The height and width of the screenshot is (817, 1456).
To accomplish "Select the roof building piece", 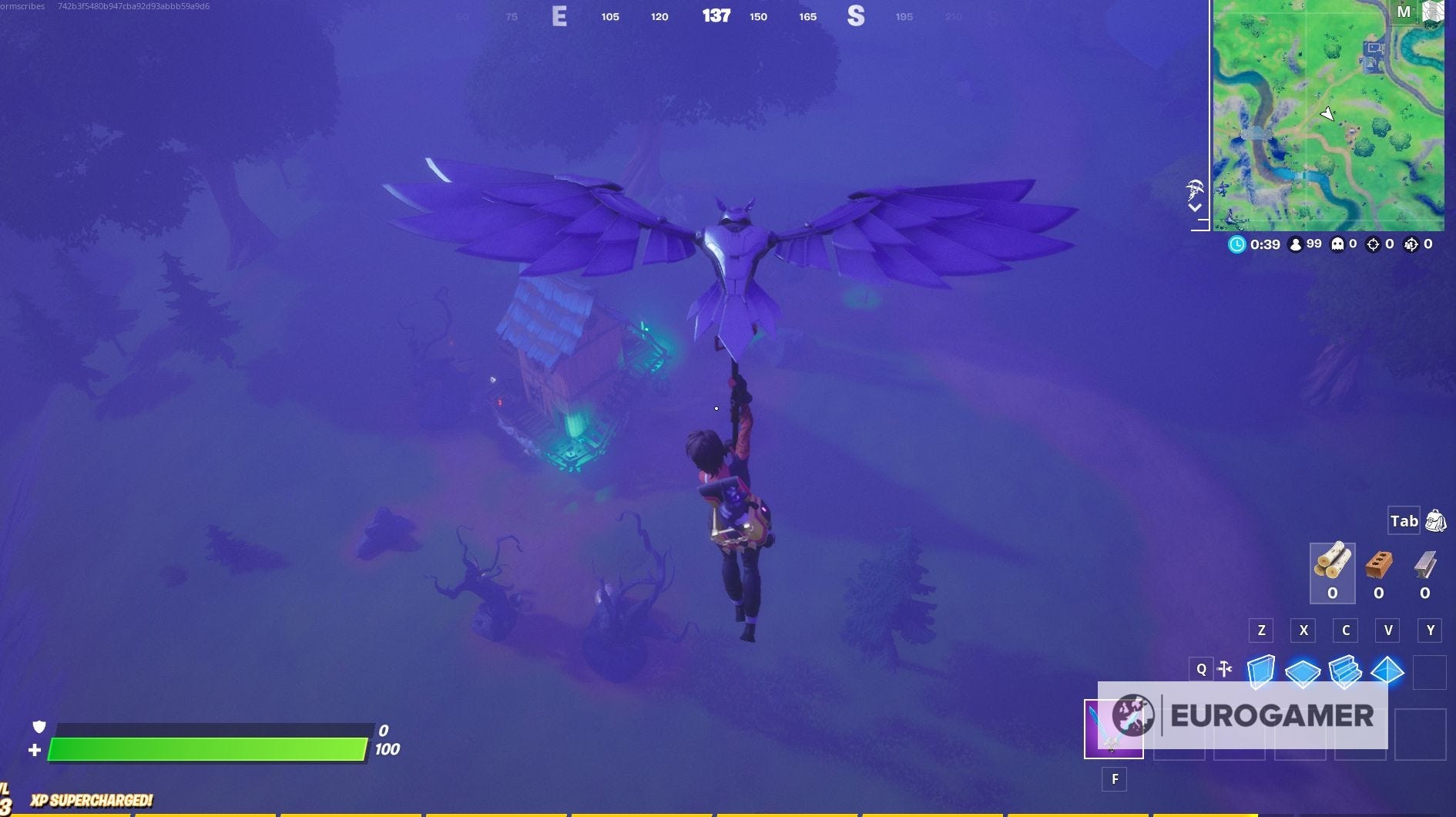I will tap(1387, 671).
